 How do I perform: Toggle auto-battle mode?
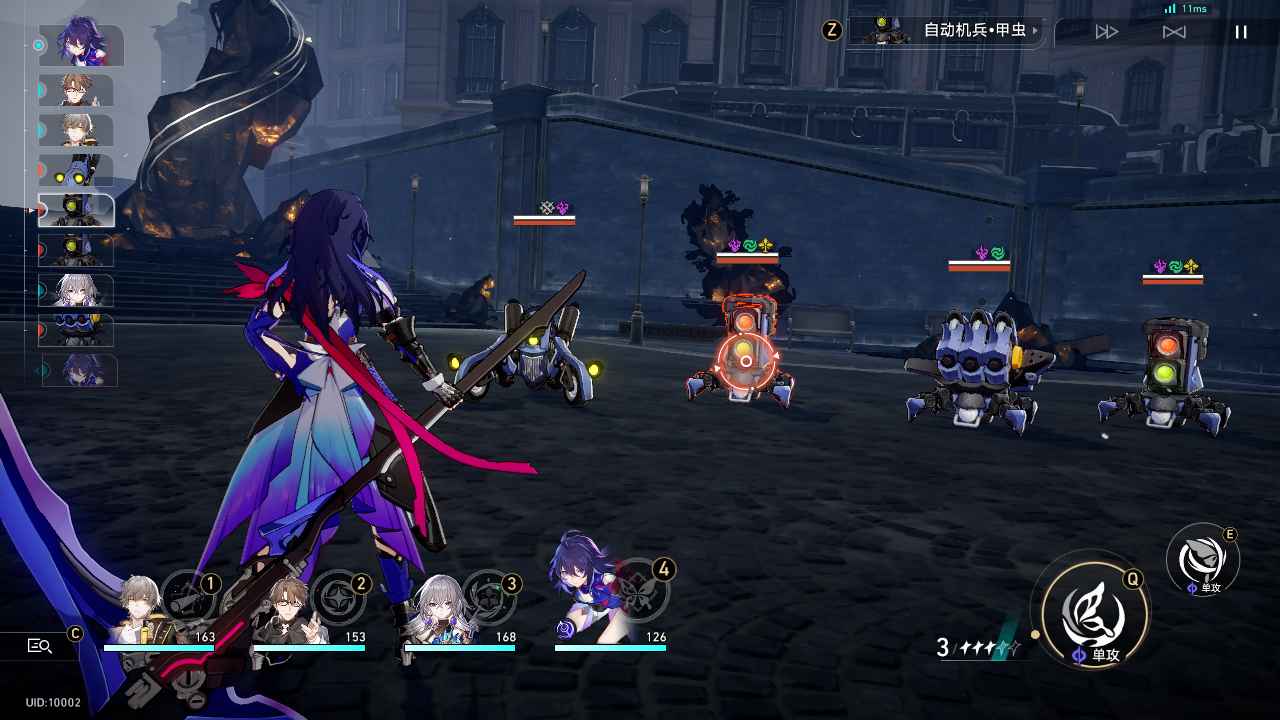tap(1174, 32)
